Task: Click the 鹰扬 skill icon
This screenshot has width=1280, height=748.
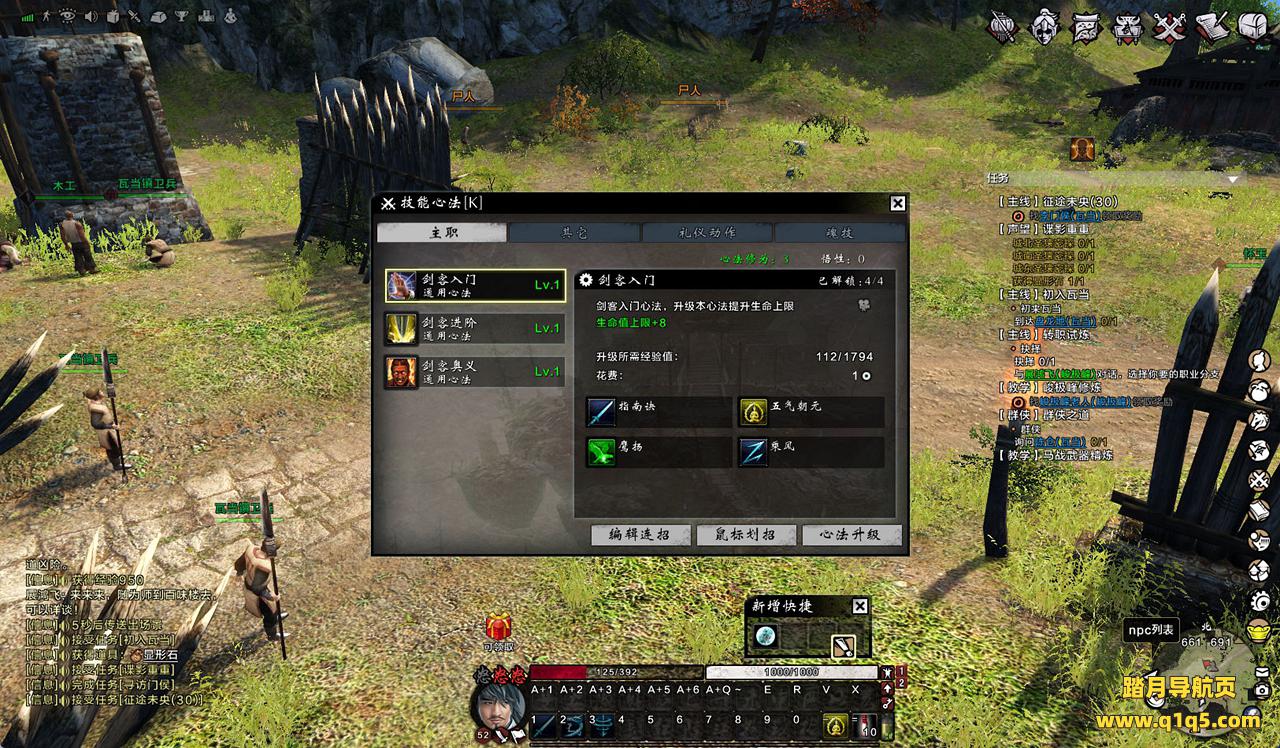Action: point(602,451)
